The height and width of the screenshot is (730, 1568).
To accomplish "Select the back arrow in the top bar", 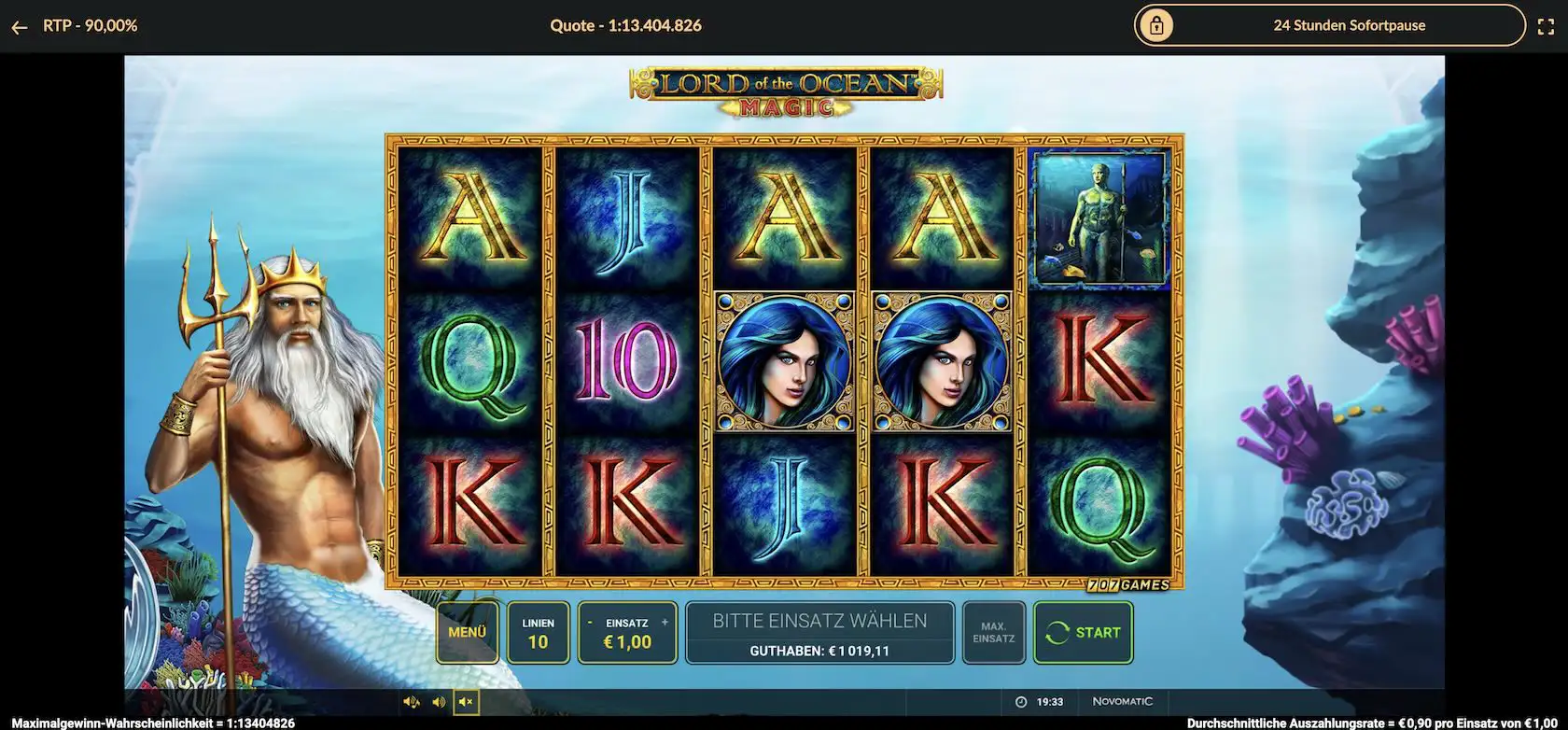I will (20, 25).
